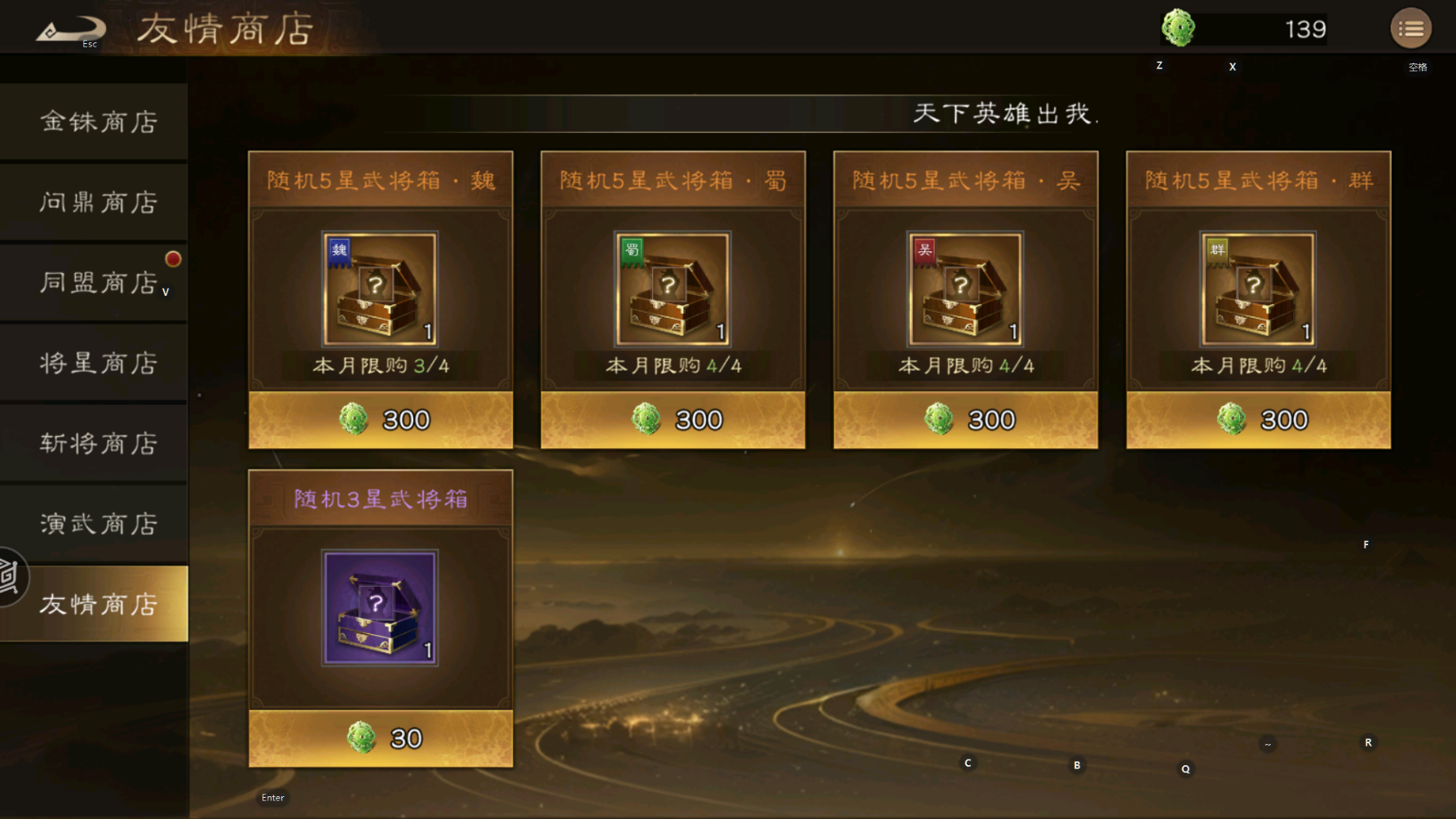Buy the 3-star chest for 30
Image resolution: width=1456 pixels, height=819 pixels.
tap(381, 738)
